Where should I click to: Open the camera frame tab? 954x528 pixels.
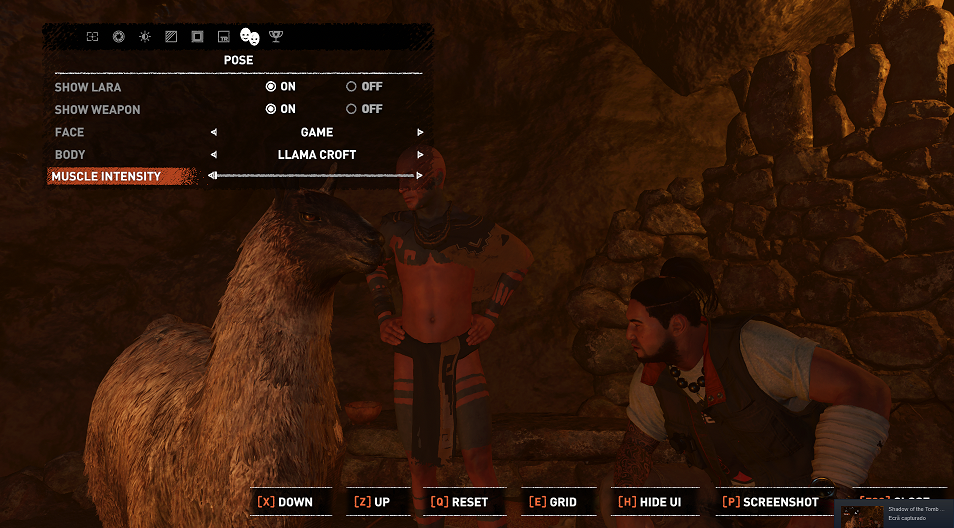pos(92,37)
